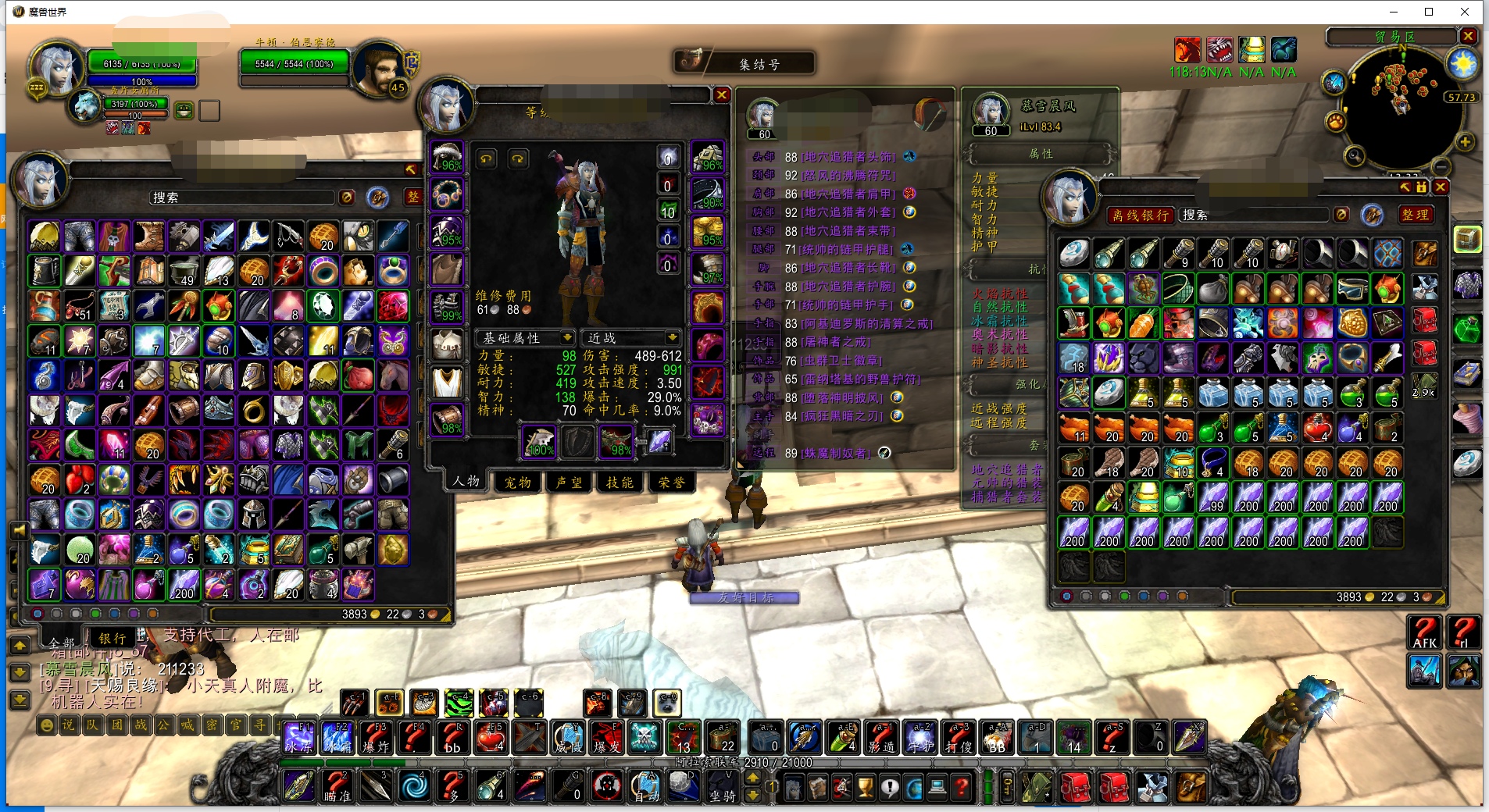Close the game window
Image resolution: width=1489 pixels, height=812 pixels.
(x=1465, y=12)
